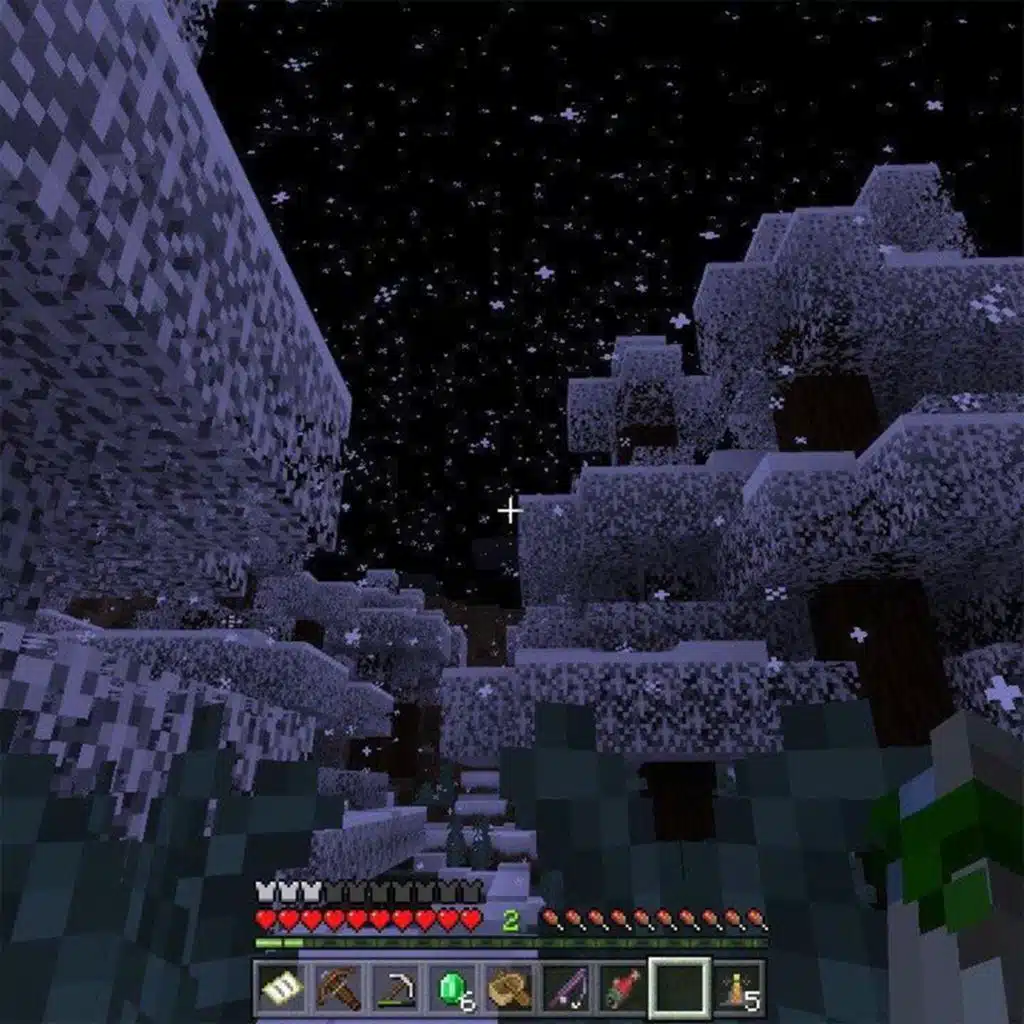The height and width of the screenshot is (1024, 1024).
Task: Select the emerald stack of six
Action: pos(453,988)
